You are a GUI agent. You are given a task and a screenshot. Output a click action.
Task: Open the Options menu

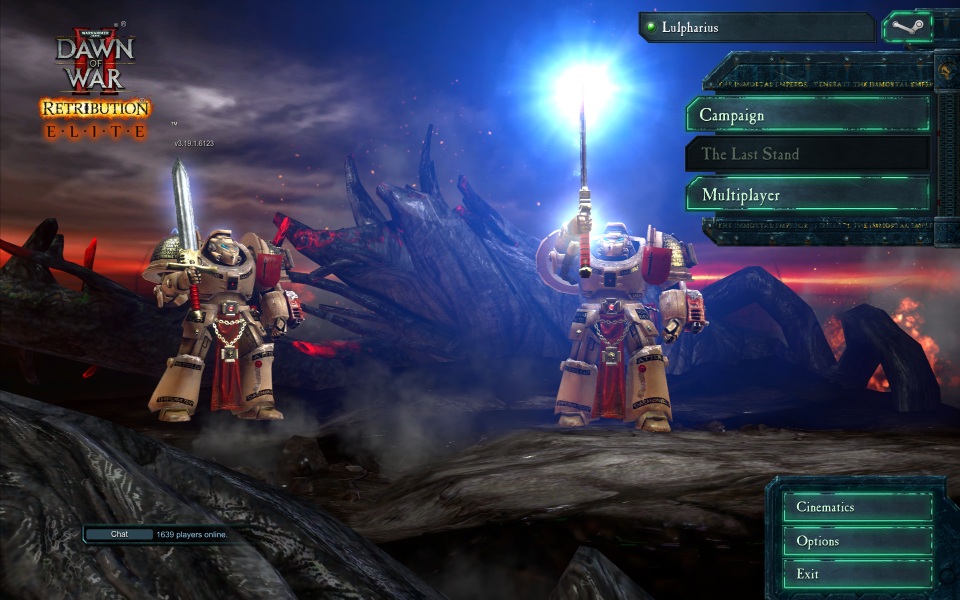point(857,541)
